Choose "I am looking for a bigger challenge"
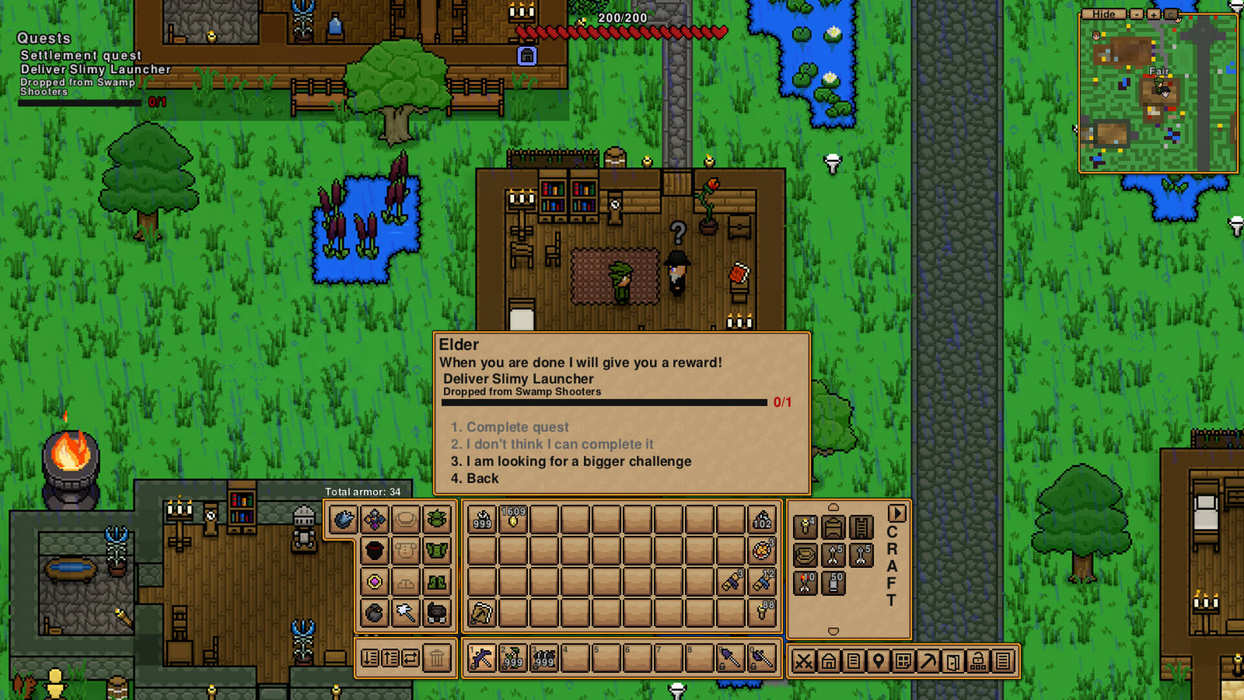Image resolution: width=1244 pixels, height=700 pixels. (x=578, y=461)
